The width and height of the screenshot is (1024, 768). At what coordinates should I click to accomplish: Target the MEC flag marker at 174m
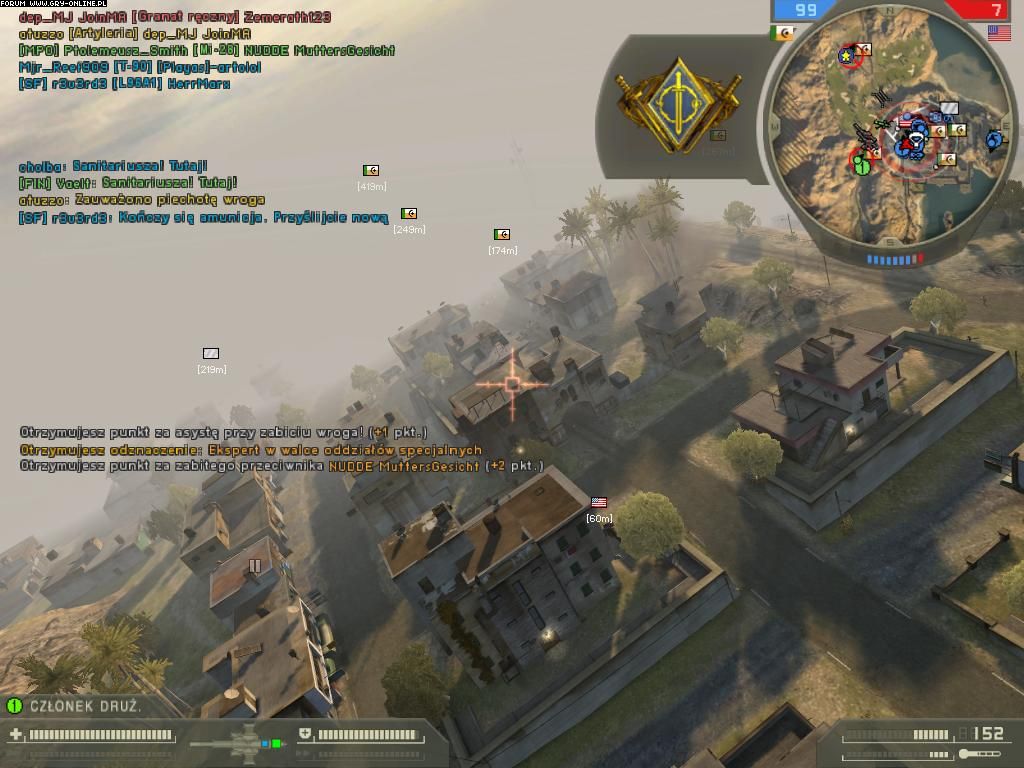coord(502,235)
